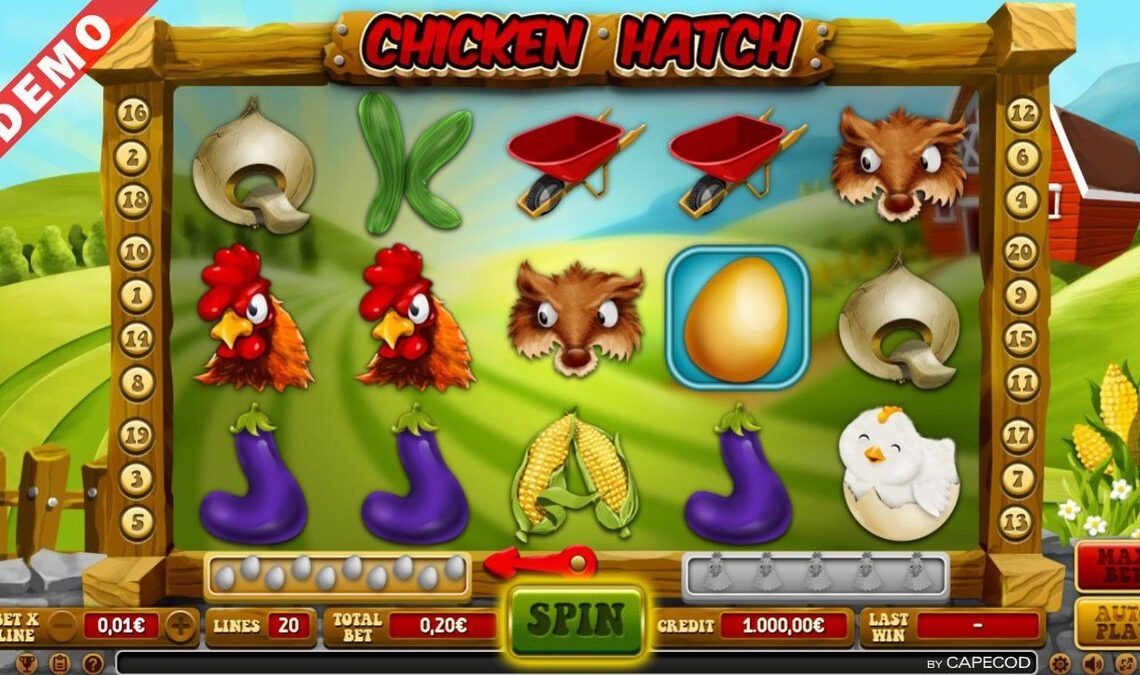This screenshot has width=1140, height=675.
Task: Click the Lines count field
Action: (x=288, y=627)
